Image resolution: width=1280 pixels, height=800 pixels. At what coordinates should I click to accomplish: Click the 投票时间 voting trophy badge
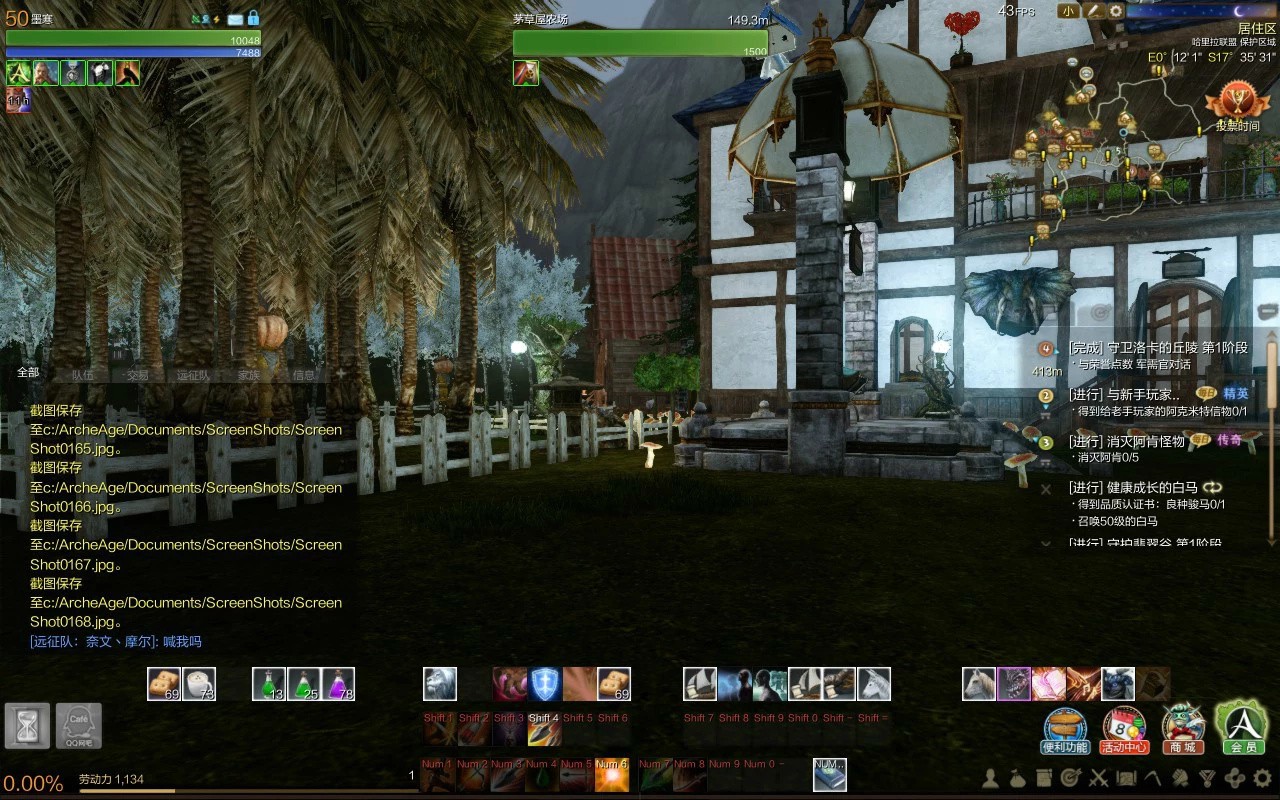(1237, 107)
